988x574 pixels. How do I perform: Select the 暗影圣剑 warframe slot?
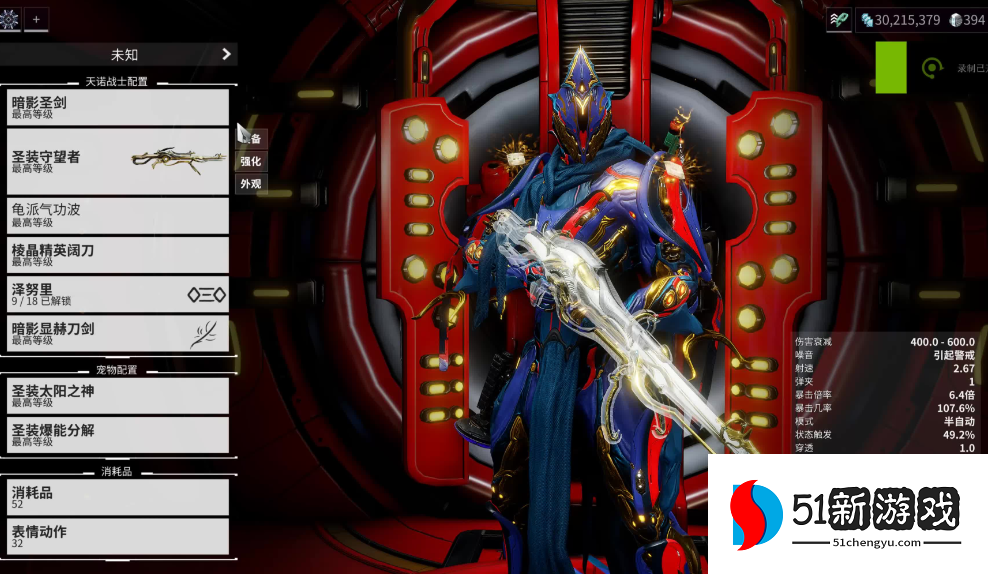[x=118, y=106]
